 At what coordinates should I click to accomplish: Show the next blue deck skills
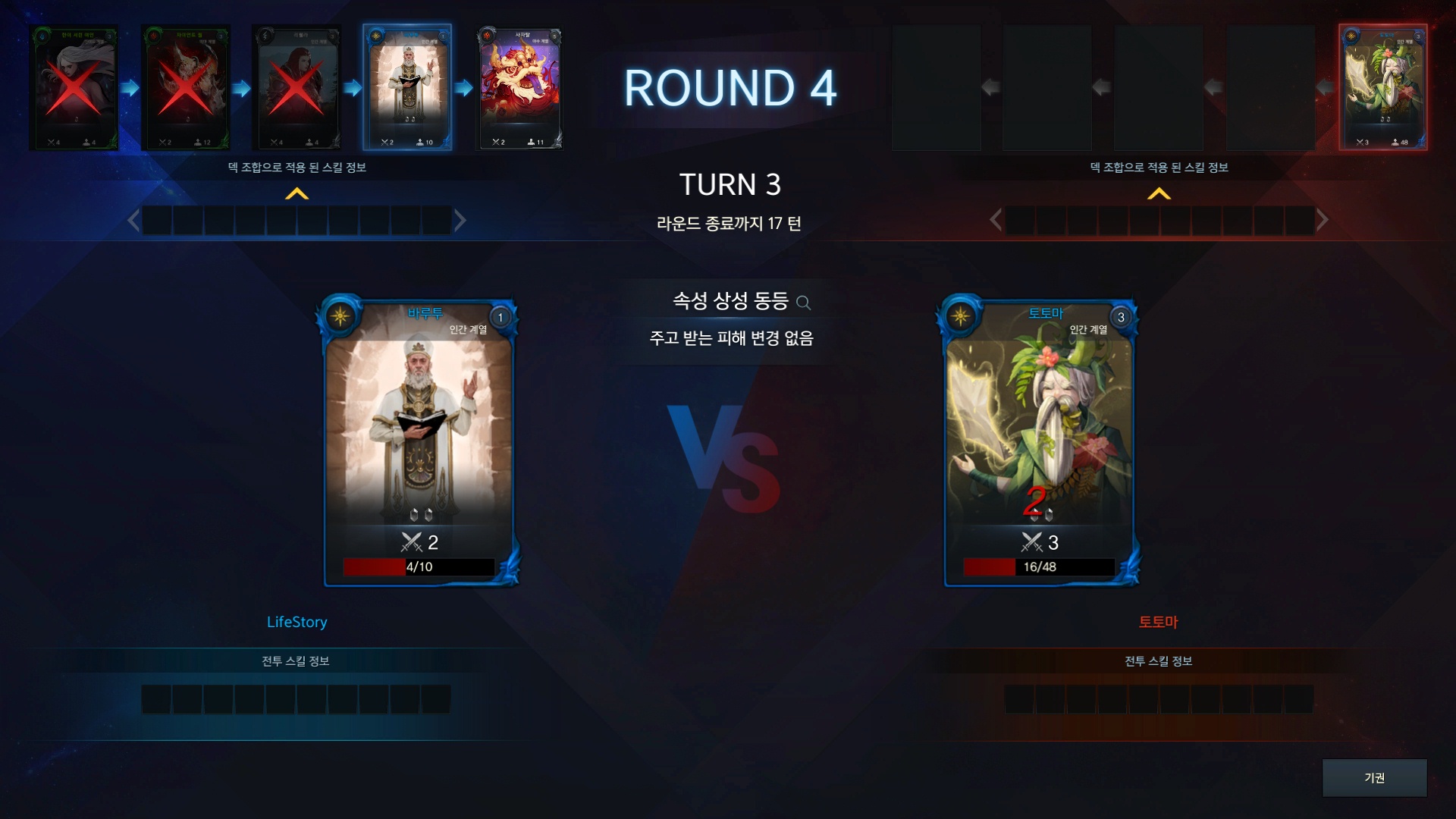[x=460, y=221]
